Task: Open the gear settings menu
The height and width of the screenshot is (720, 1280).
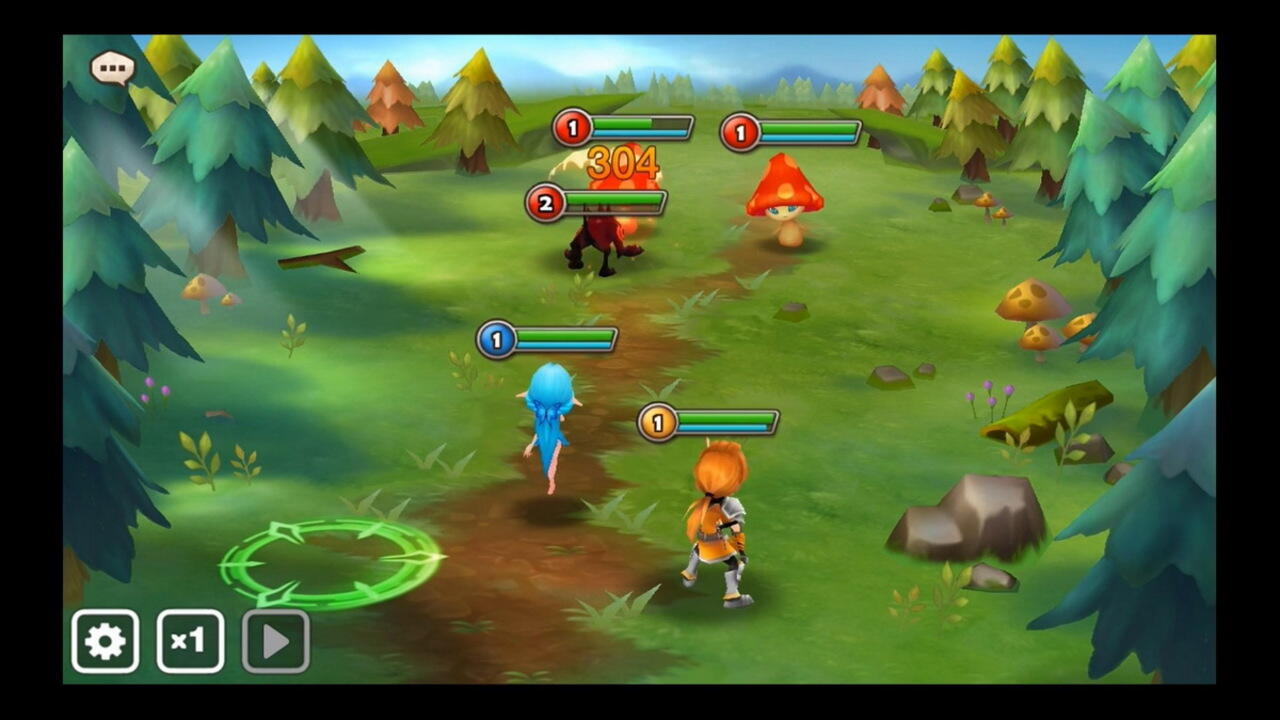Action: pyautogui.click(x=105, y=641)
